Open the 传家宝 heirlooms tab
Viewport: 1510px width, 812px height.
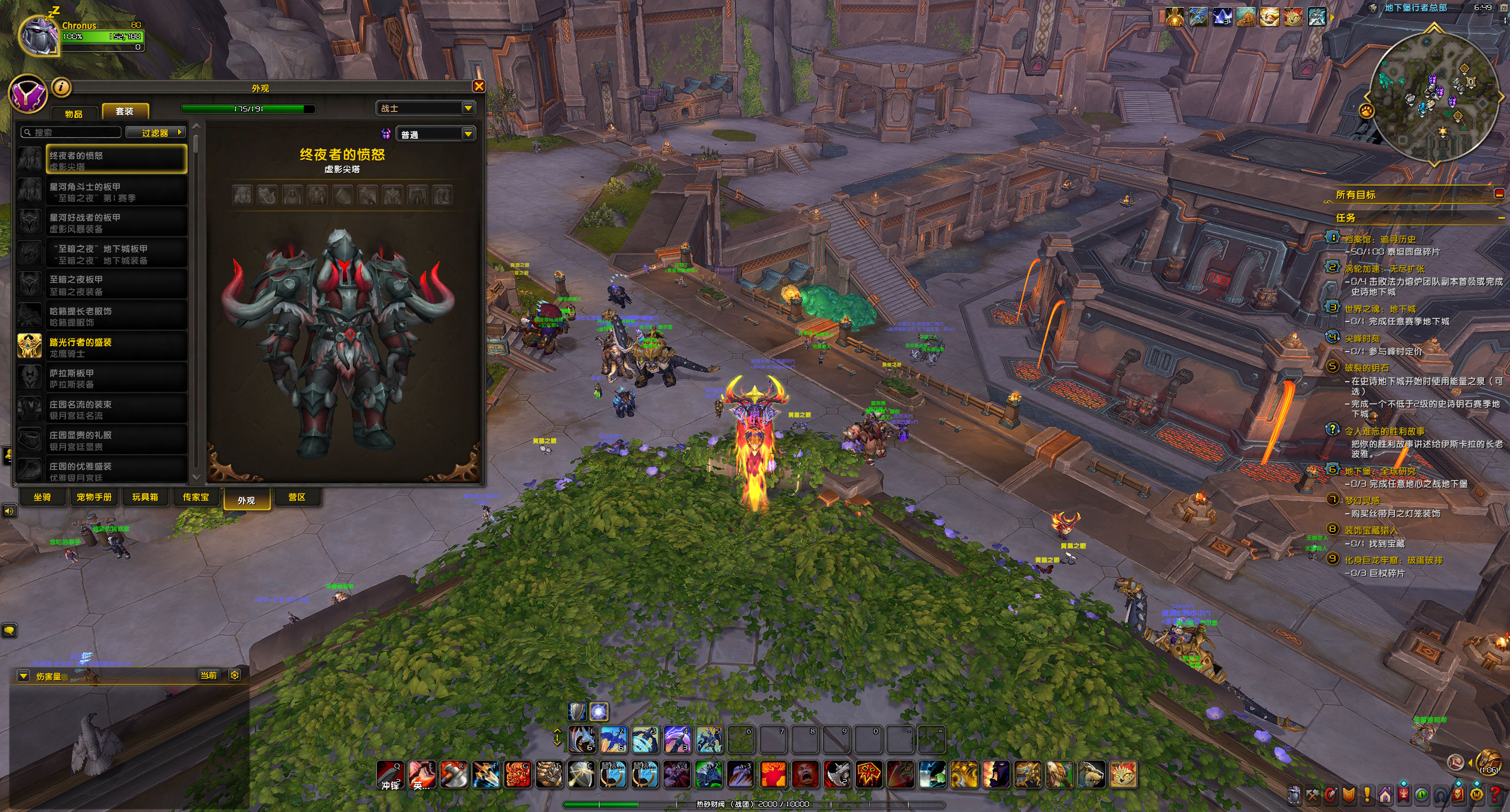[x=196, y=497]
